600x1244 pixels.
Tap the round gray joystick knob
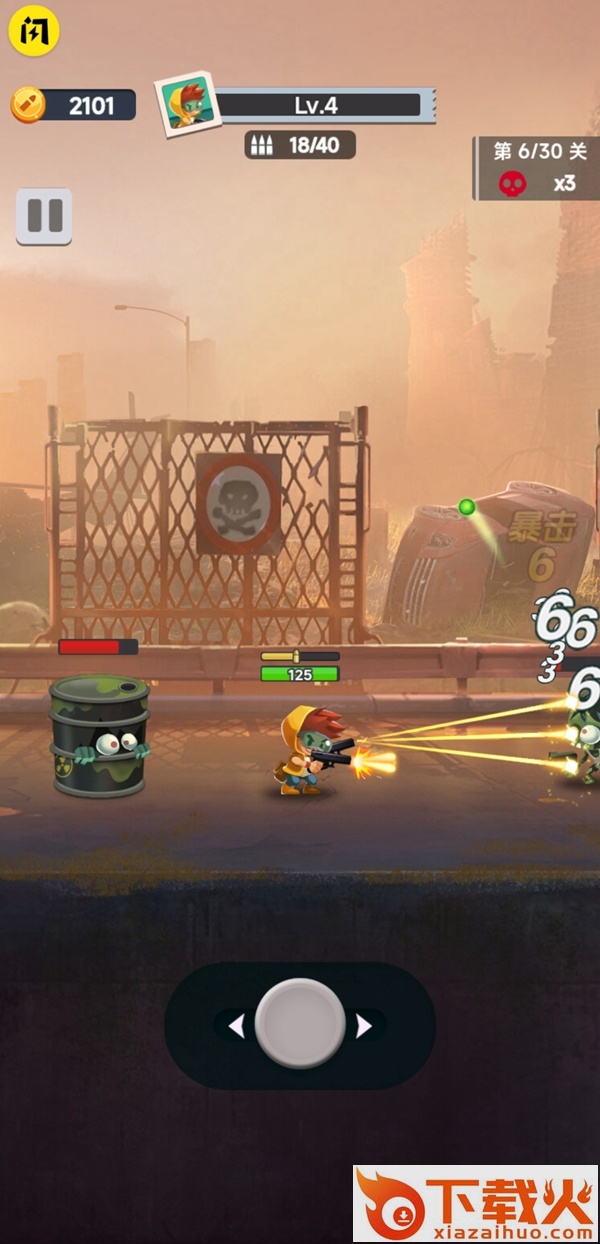coord(300,1024)
